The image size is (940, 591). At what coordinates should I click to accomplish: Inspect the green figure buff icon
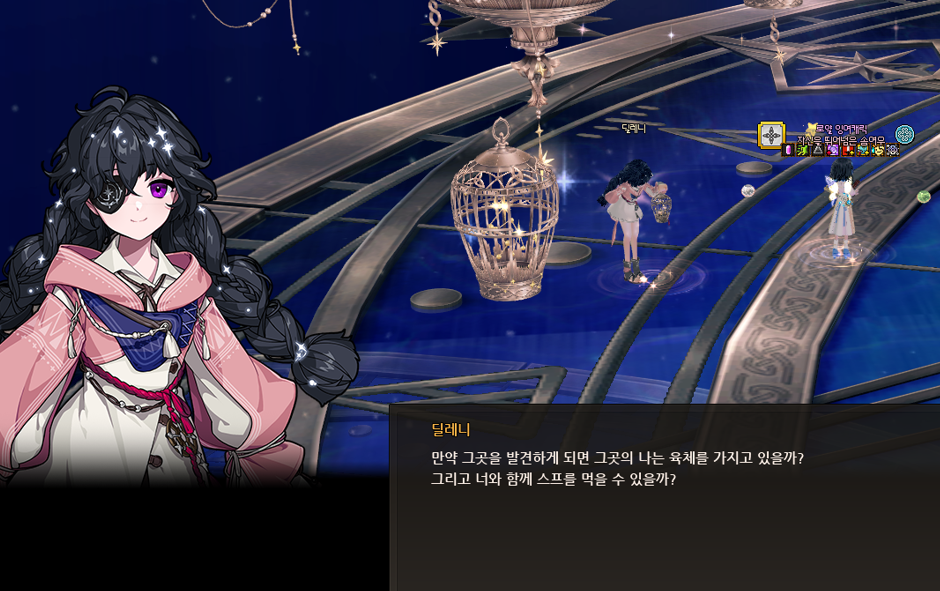click(802, 150)
